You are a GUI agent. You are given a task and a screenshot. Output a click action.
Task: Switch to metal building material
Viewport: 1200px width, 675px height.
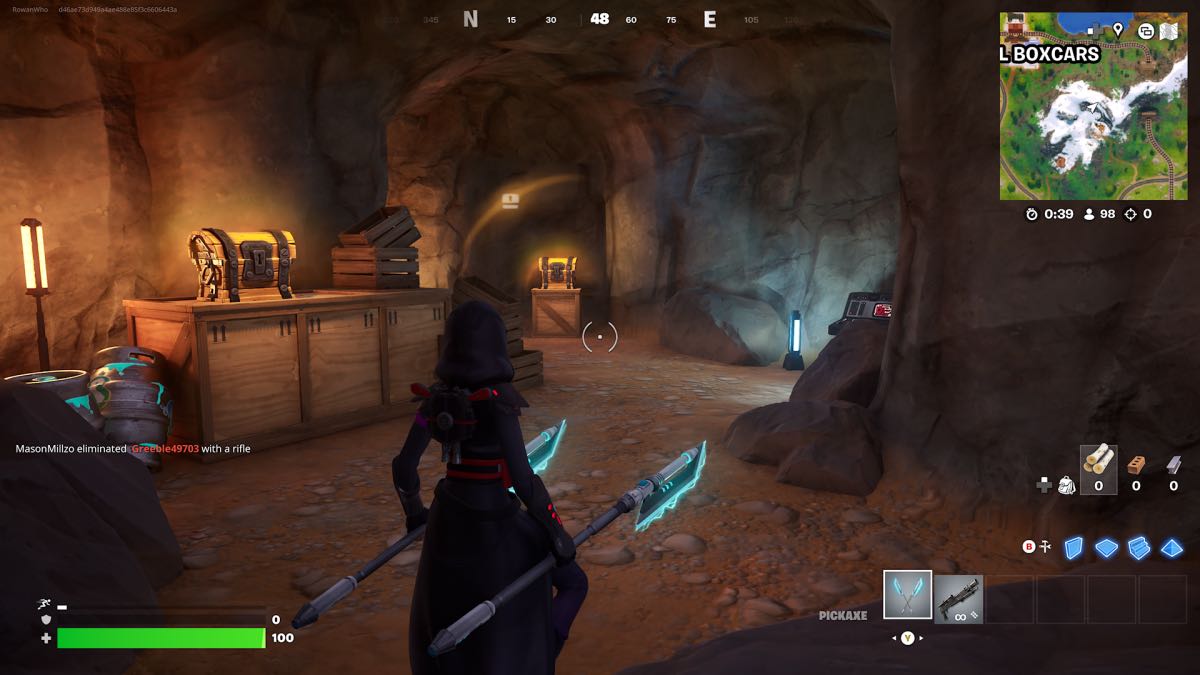click(1173, 464)
